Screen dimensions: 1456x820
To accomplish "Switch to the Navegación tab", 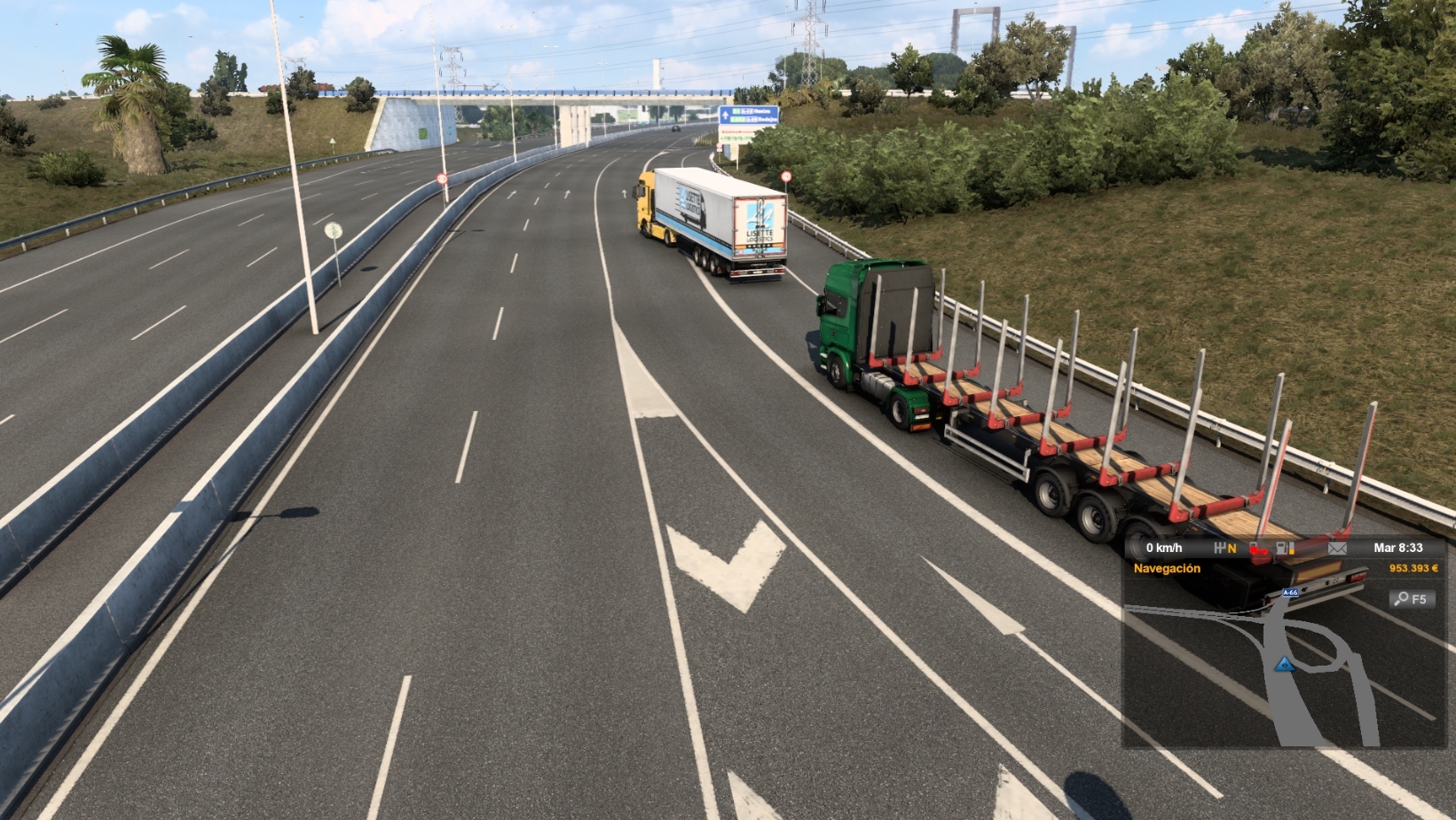I will point(1168,568).
